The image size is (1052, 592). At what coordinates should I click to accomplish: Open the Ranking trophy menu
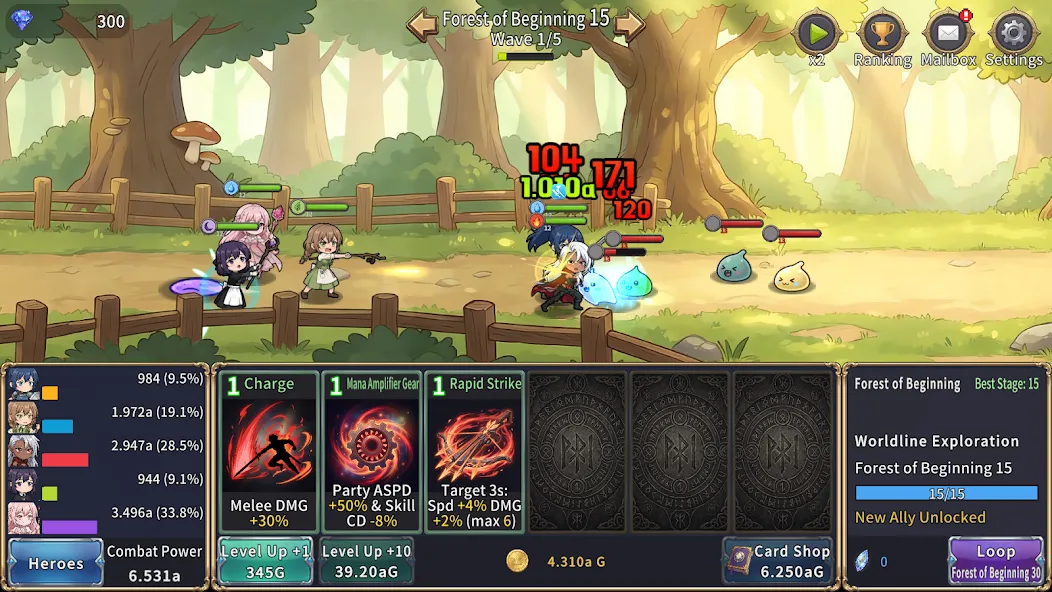pyautogui.click(x=882, y=36)
